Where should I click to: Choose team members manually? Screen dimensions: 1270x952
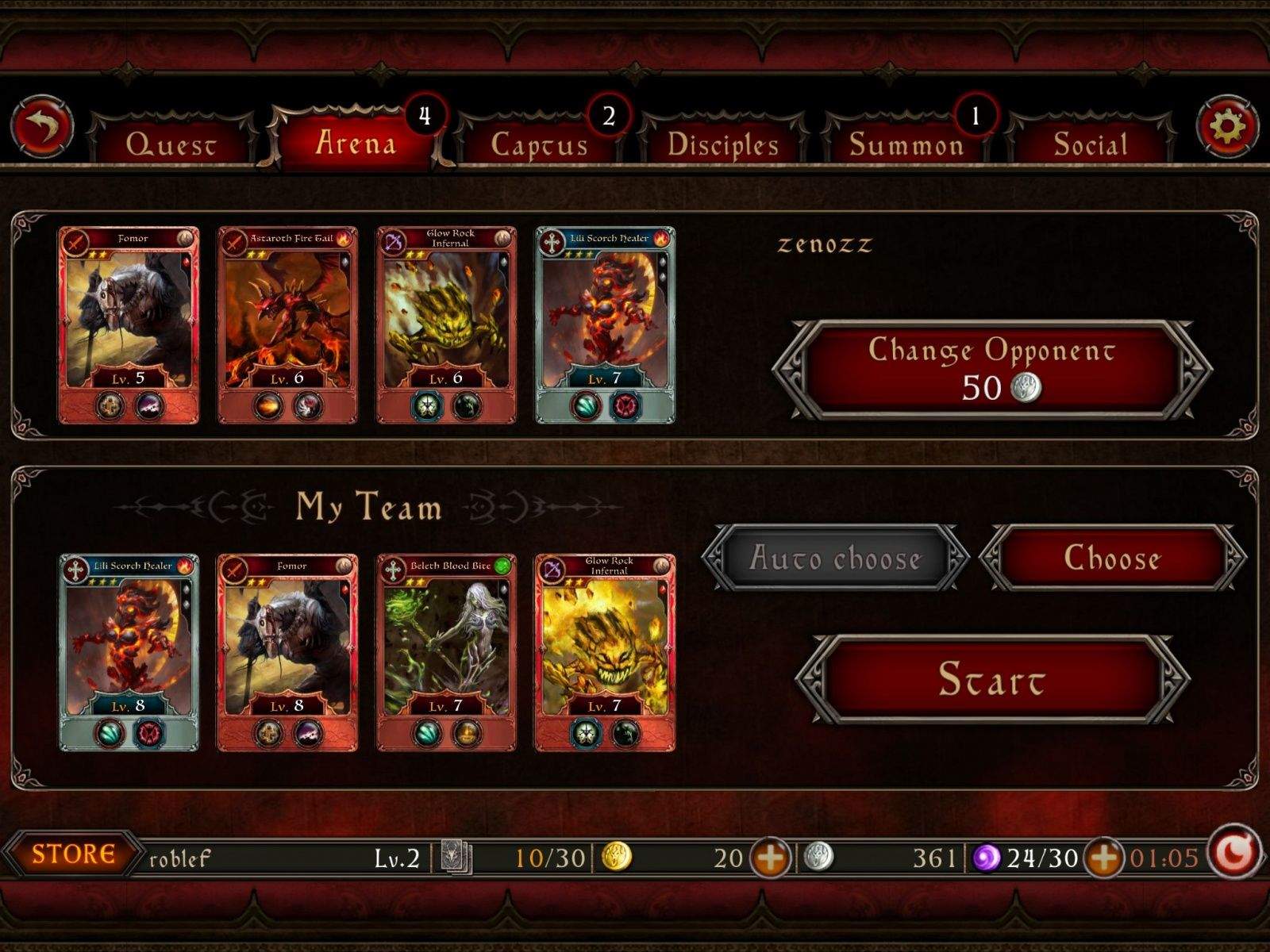click(1112, 559)
